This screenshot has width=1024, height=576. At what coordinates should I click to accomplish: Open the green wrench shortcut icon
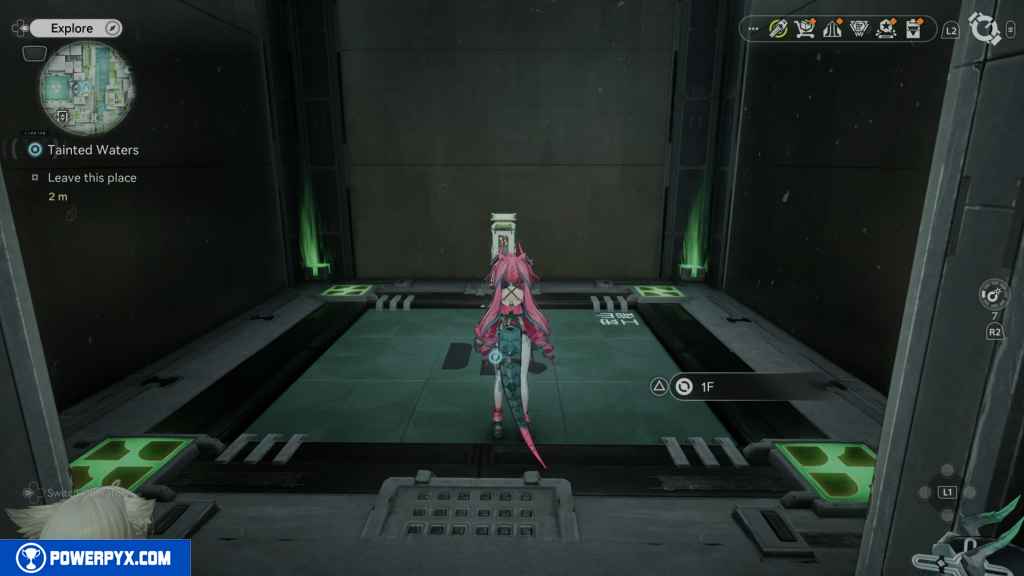[x=778, y=29]
